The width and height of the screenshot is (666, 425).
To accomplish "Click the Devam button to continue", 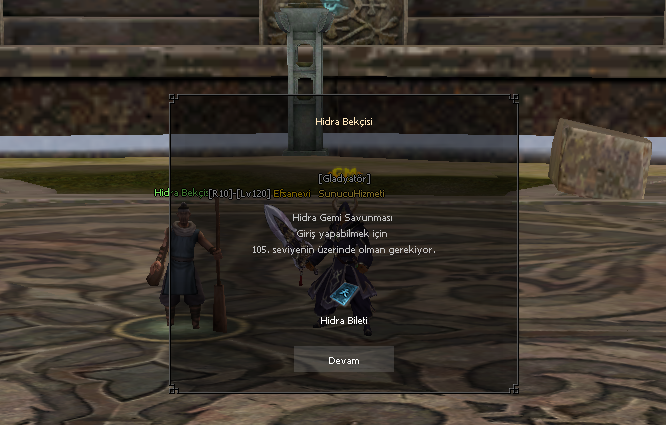I will point(343,360).
